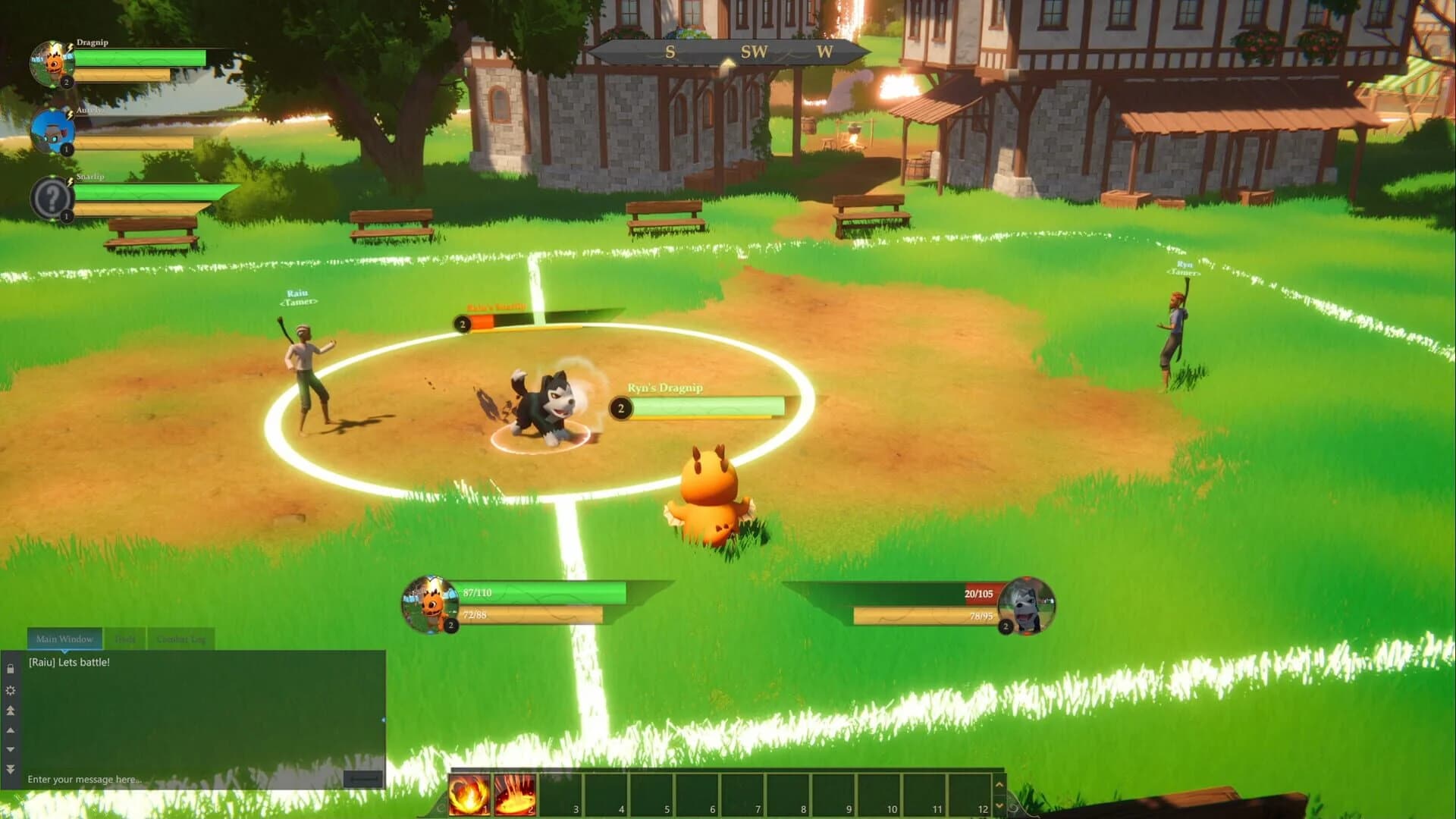
Task: Select the Main Window chat tab
Action: tap(64, 639)
